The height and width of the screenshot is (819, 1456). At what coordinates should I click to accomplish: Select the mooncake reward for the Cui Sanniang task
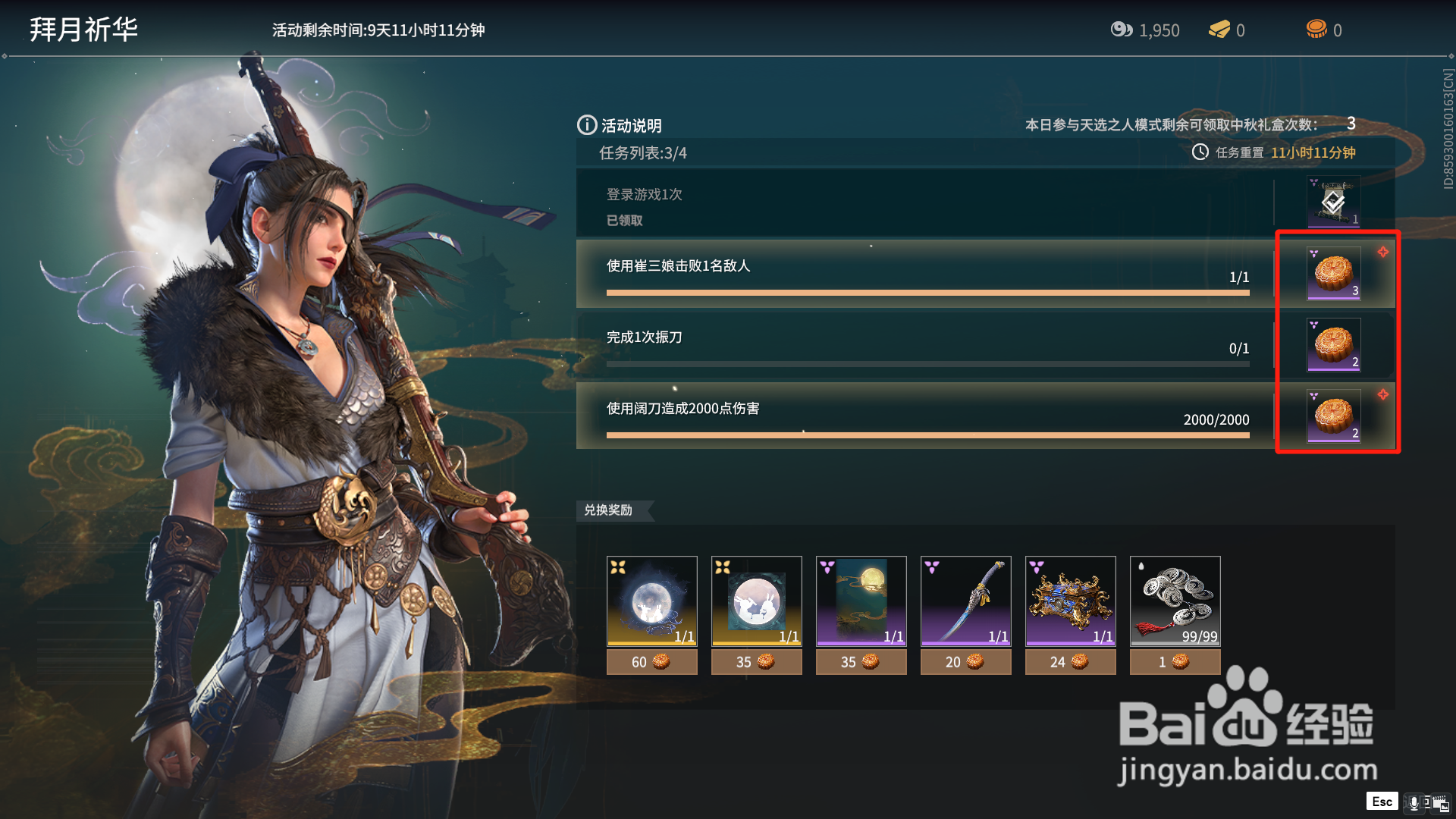[1333, 273]
